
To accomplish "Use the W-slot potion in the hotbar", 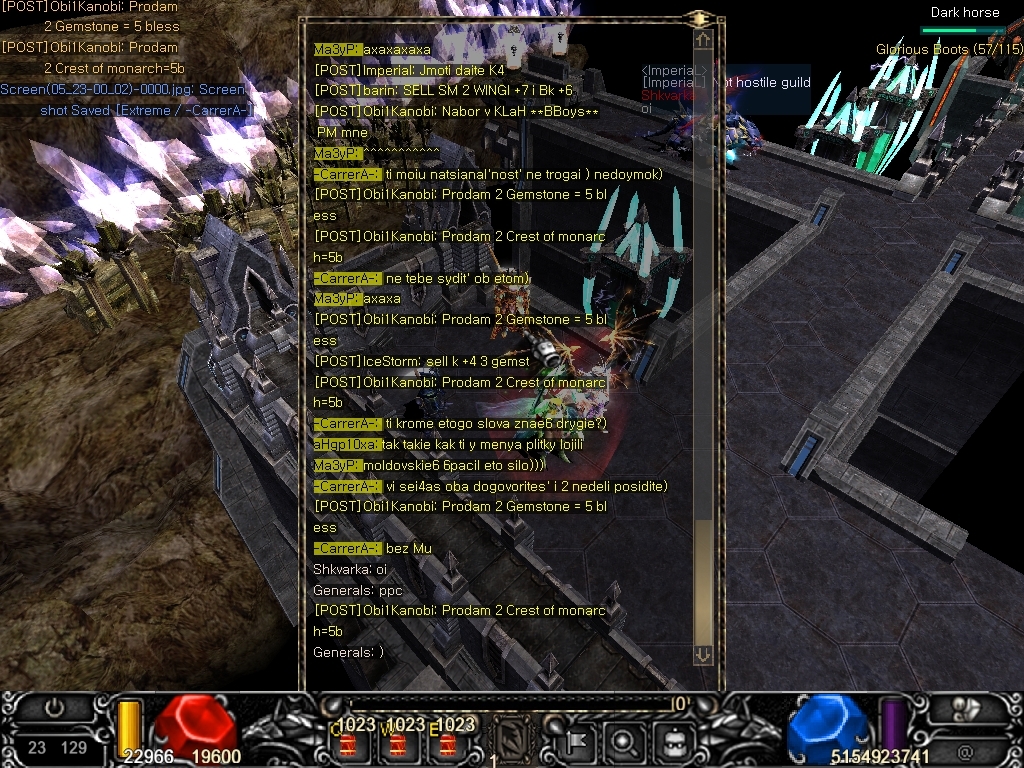I will [x=398, y=744].
